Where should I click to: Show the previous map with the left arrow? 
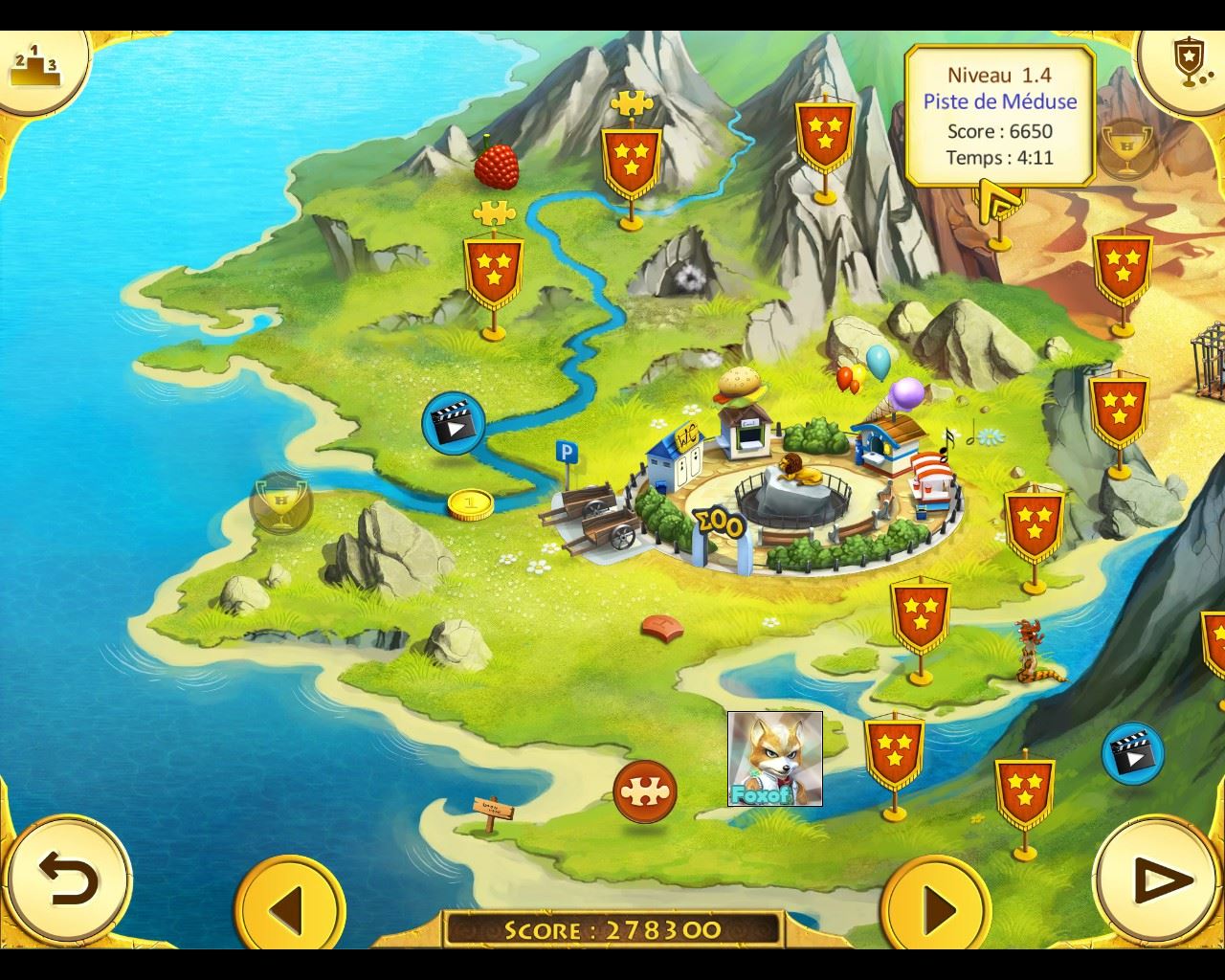click(289, 905)
